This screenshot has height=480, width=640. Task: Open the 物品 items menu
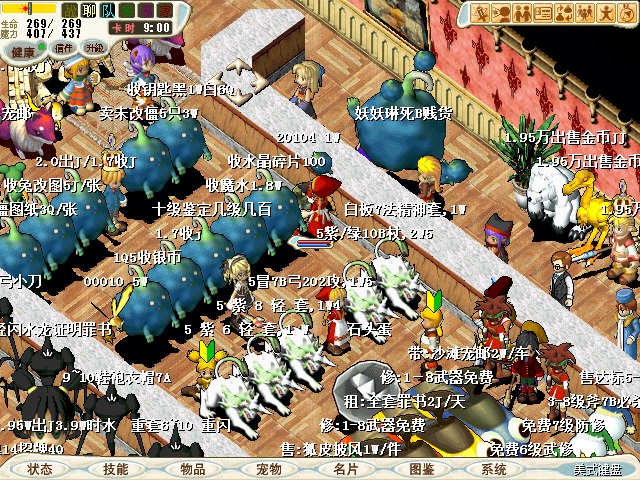pyautogui.click(x=193, y=468)
